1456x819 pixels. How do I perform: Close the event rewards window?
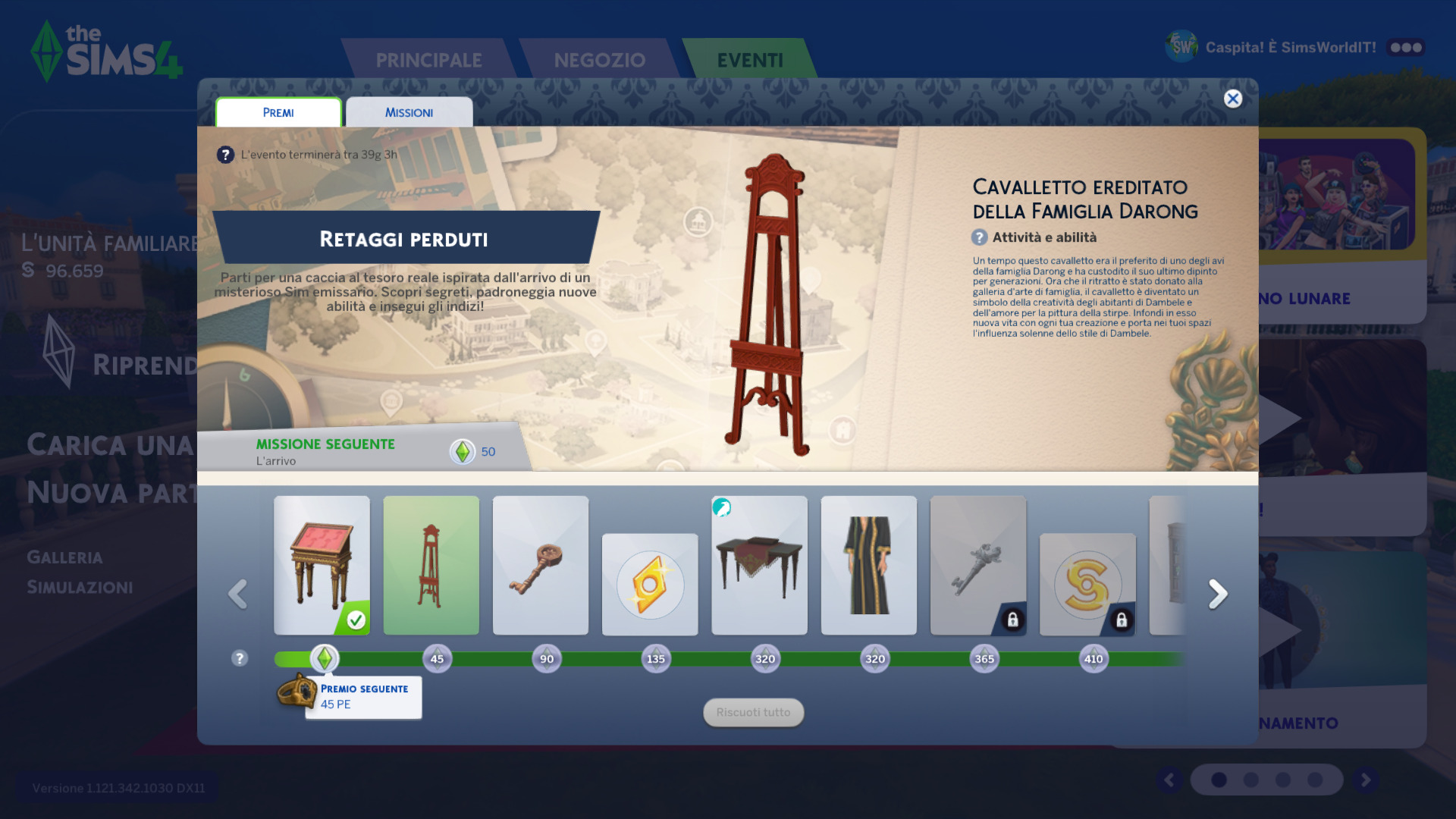pyautogui.click(x=1233, y=99)
